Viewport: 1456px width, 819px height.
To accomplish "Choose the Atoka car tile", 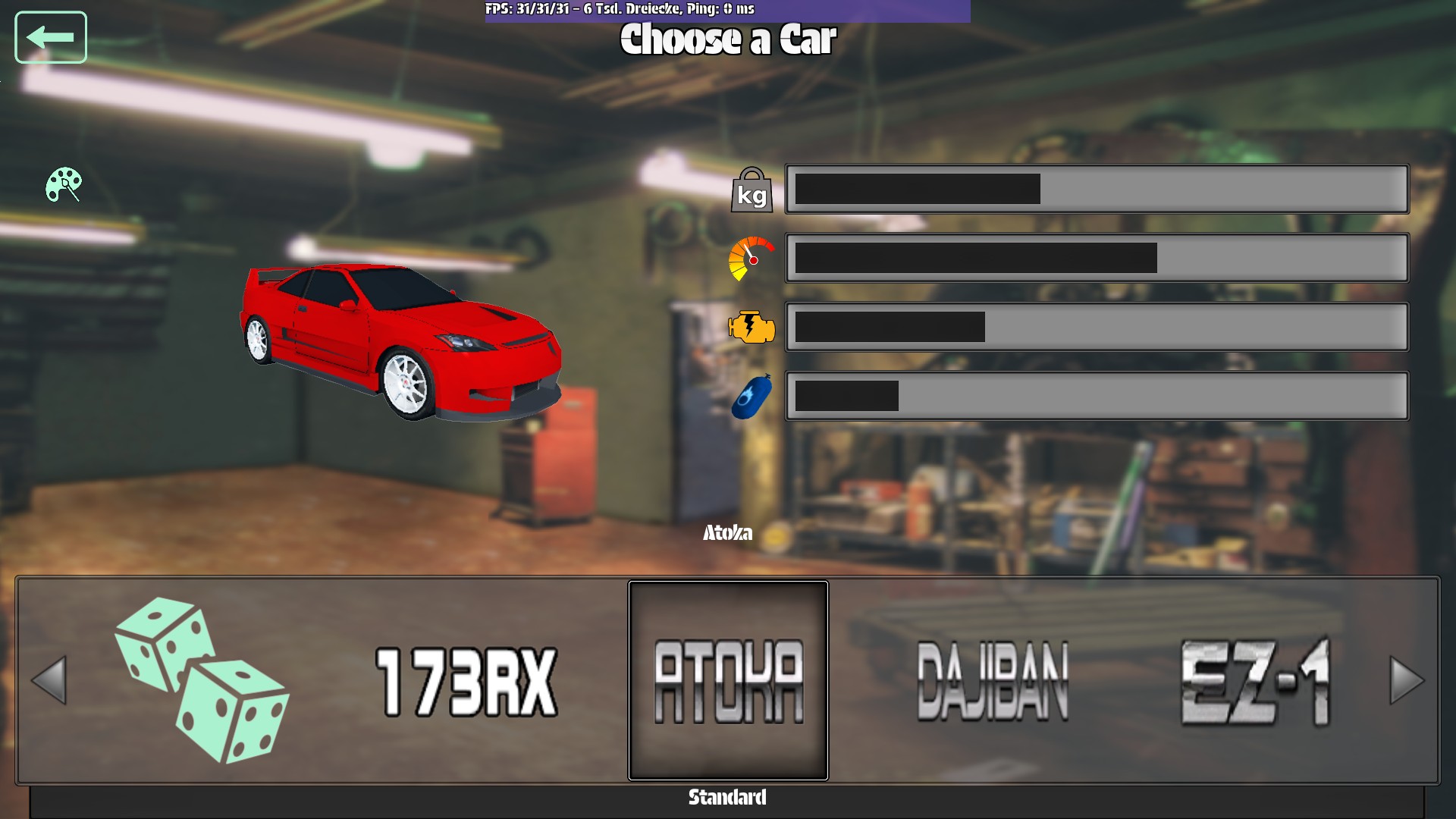I will 728,680.
